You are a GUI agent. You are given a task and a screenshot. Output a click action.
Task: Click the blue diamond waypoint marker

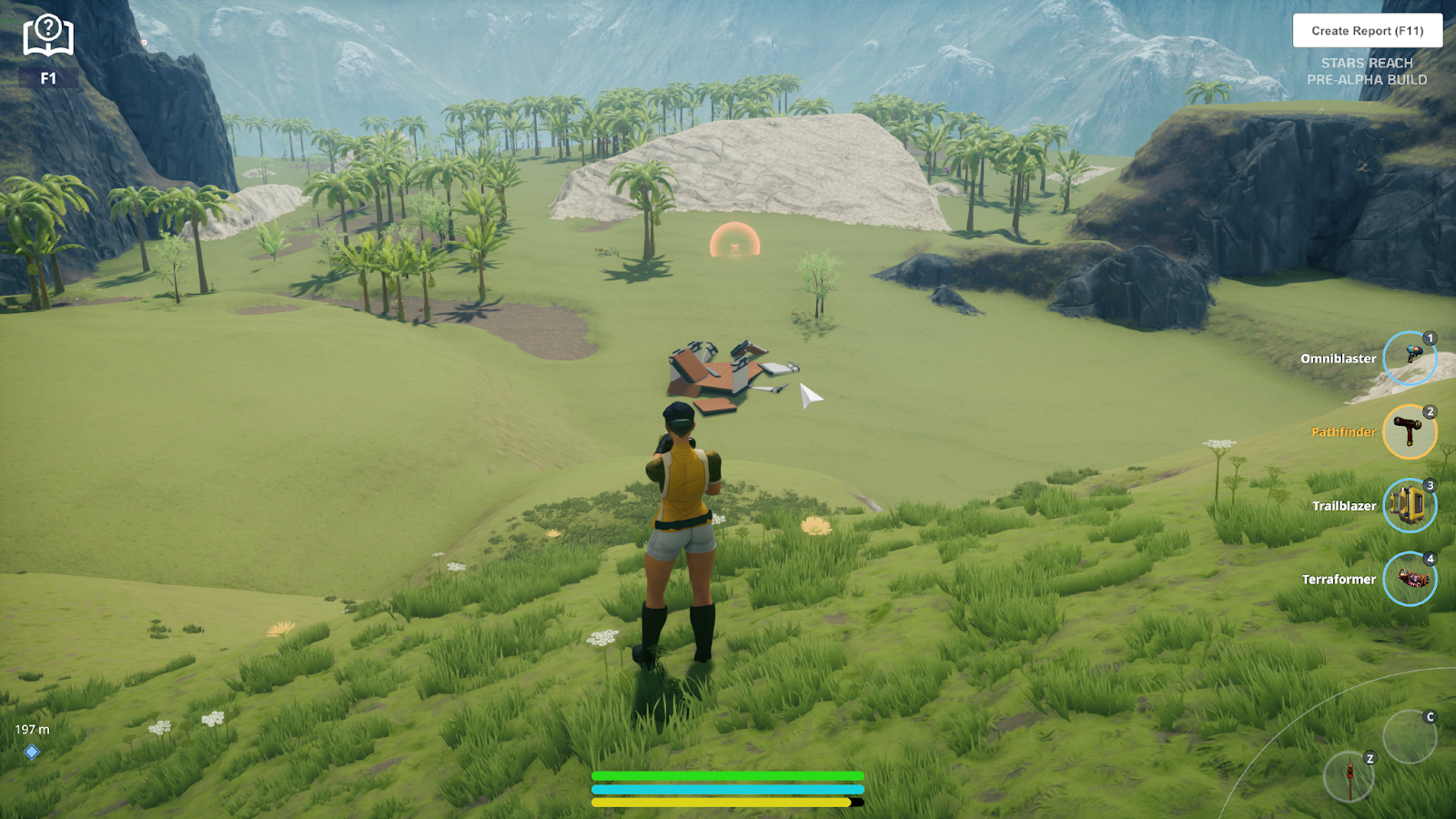point(32,752)
